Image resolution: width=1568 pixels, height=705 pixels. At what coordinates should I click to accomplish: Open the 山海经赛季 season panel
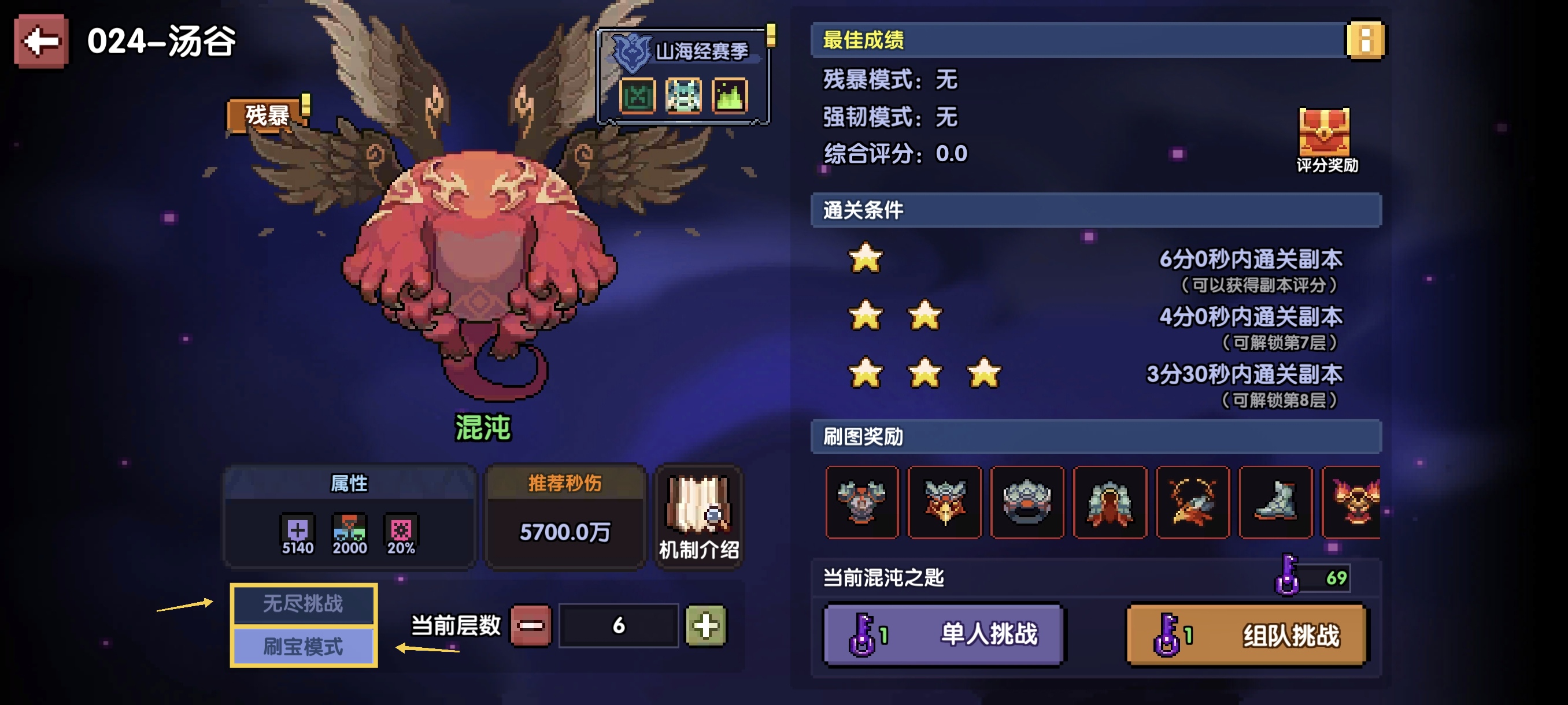click(684, 76)
